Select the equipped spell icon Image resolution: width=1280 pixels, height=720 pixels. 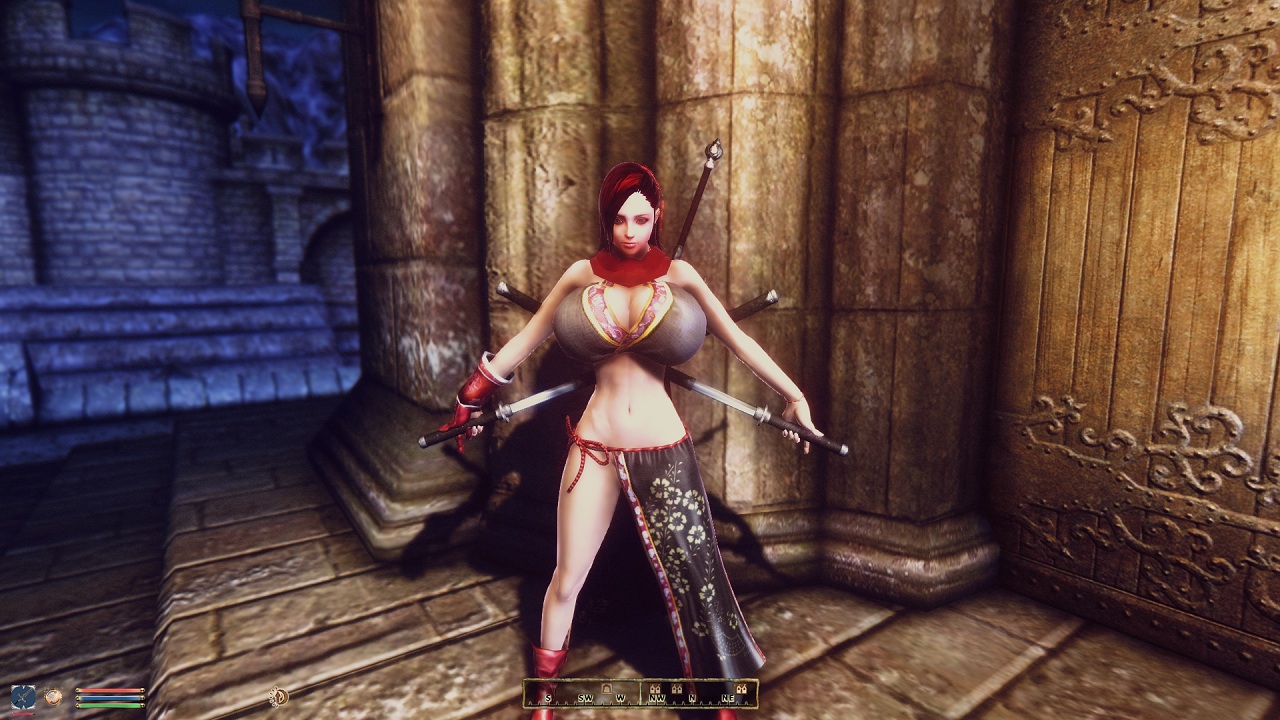(52, 696)
